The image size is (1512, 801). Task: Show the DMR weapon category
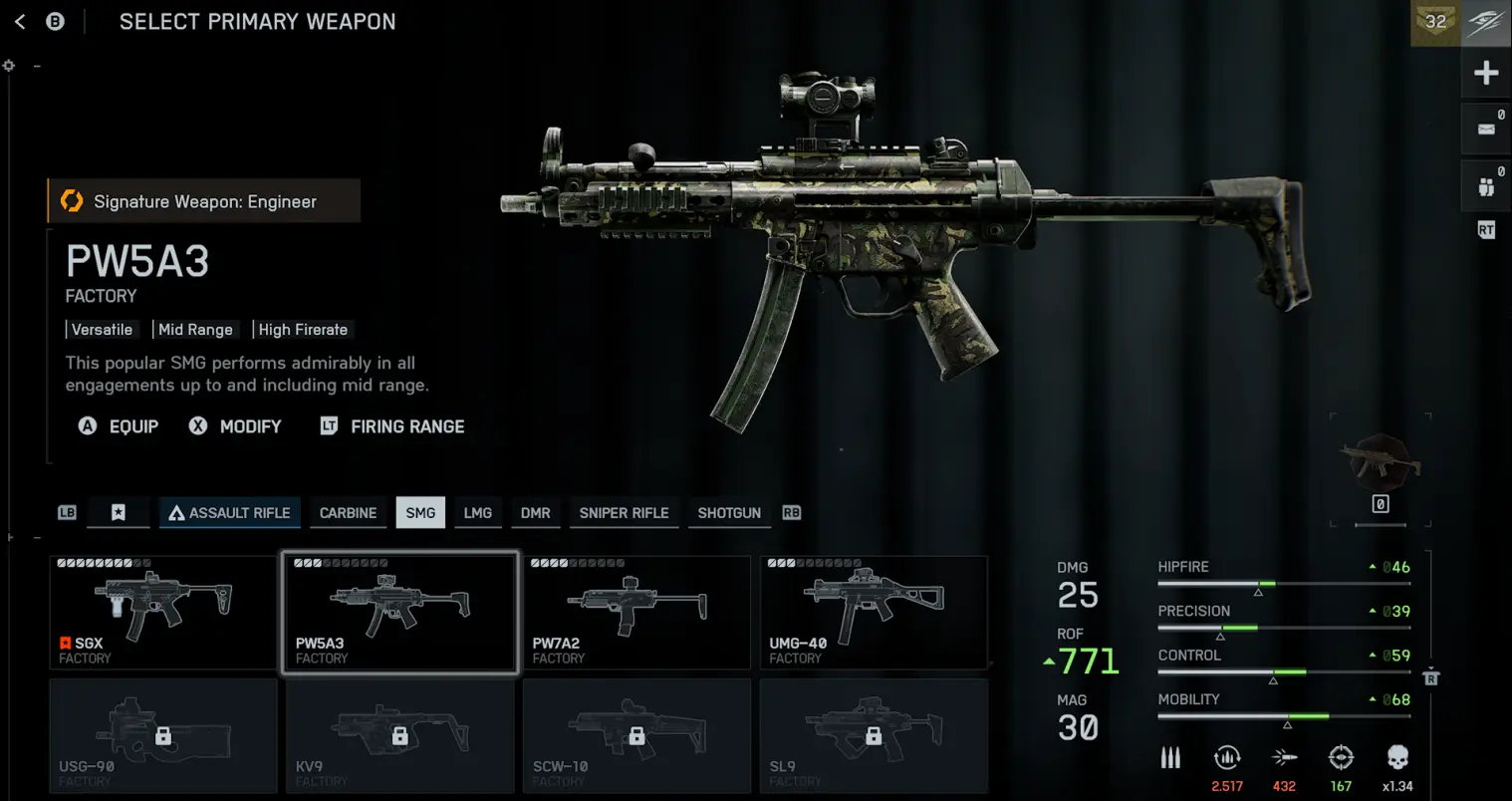(x=535, y=513)
